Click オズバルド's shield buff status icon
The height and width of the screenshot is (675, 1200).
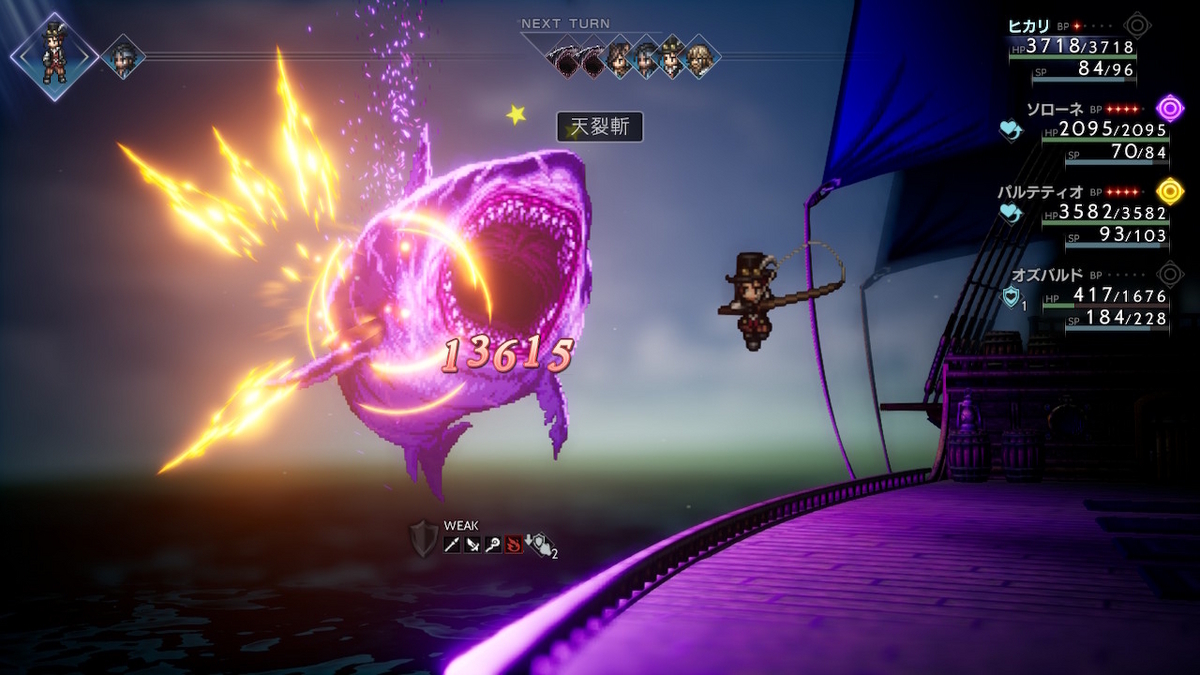[1011, 297]
